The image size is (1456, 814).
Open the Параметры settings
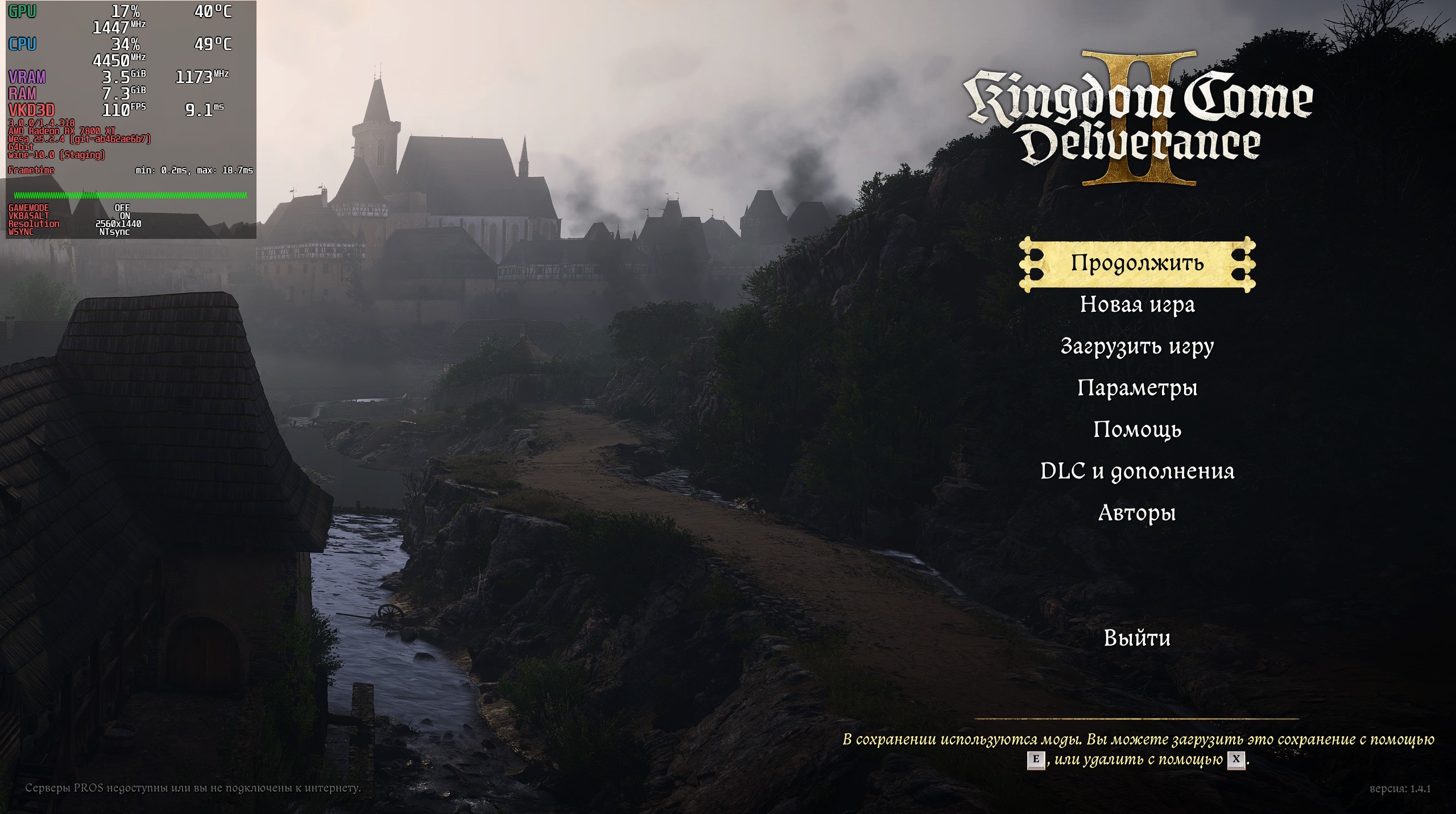[x=1137, y=388]
